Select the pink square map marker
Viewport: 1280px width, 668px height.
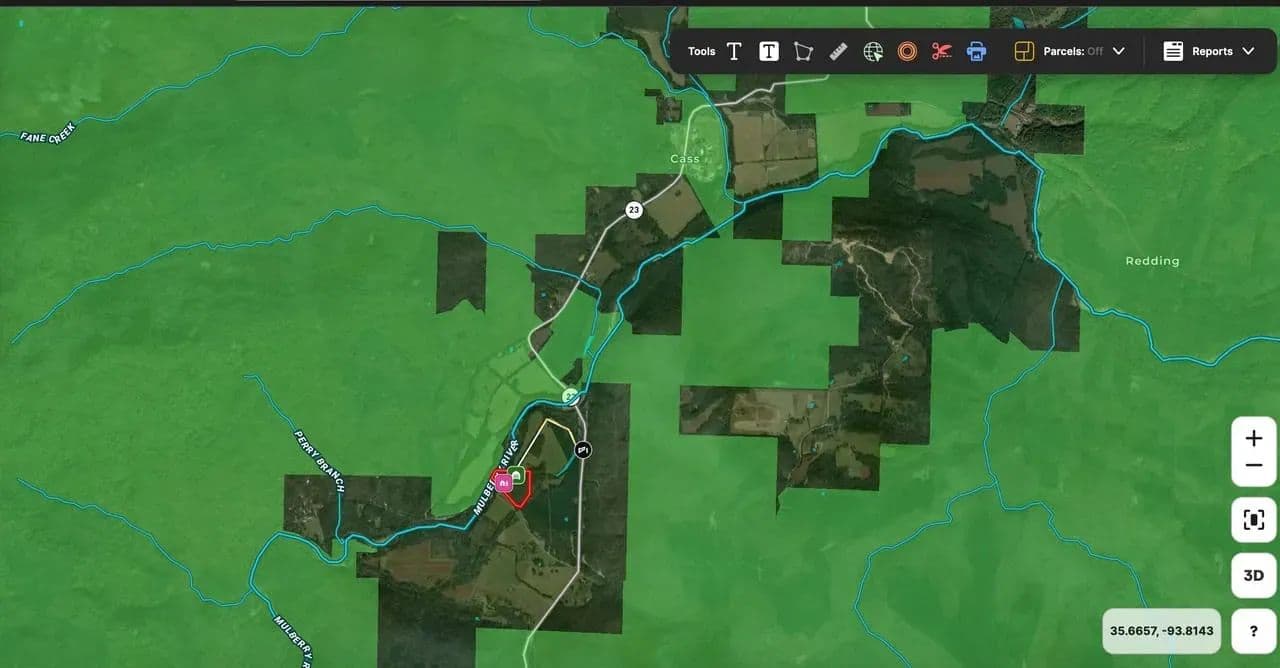pos(504,483)
